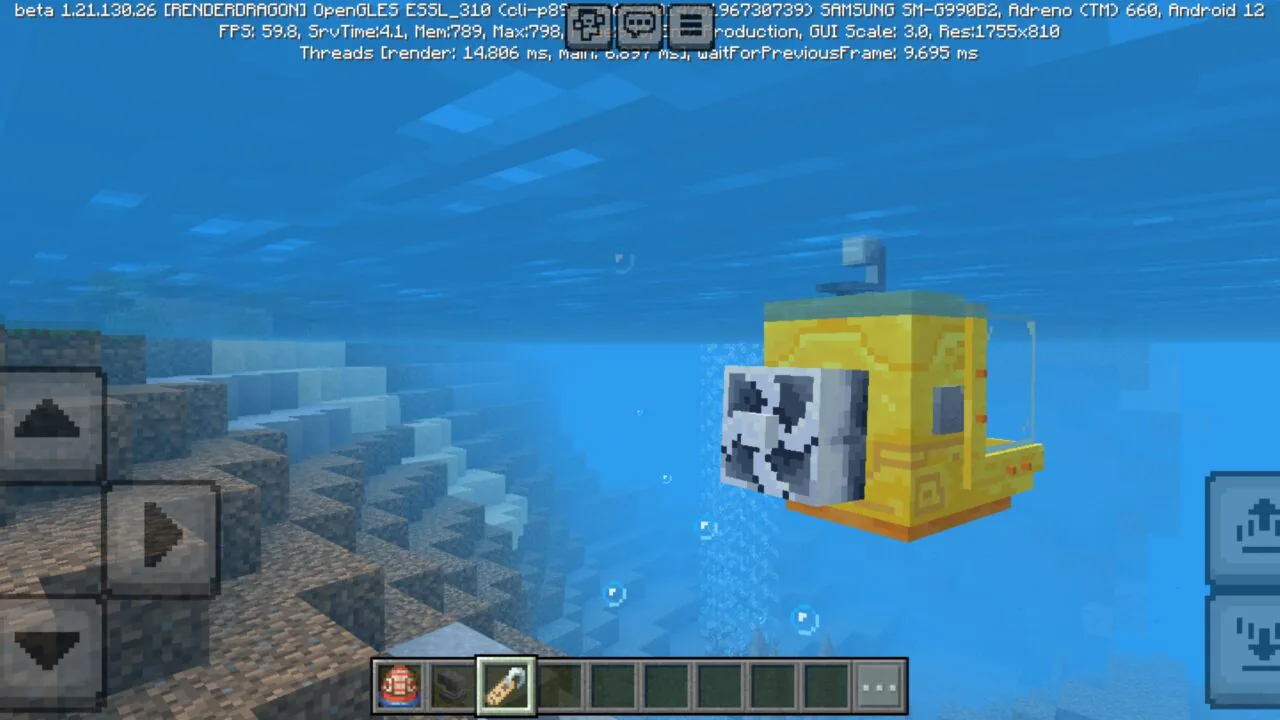This screenshot has width=1280, height=720.
Task: Tap the descend swim button on the right
Action: point(1258,645)
